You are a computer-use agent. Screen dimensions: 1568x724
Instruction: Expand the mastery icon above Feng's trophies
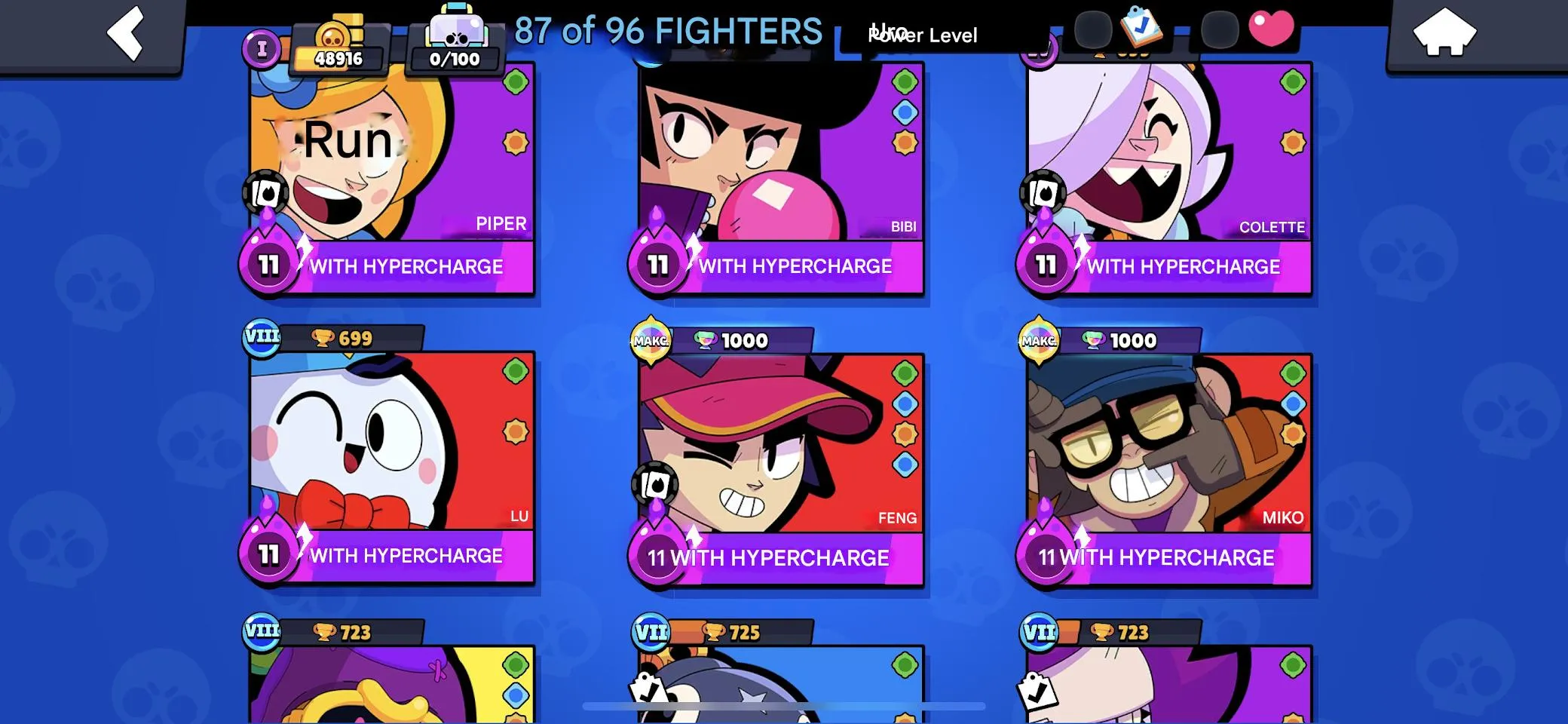point(652,340)
